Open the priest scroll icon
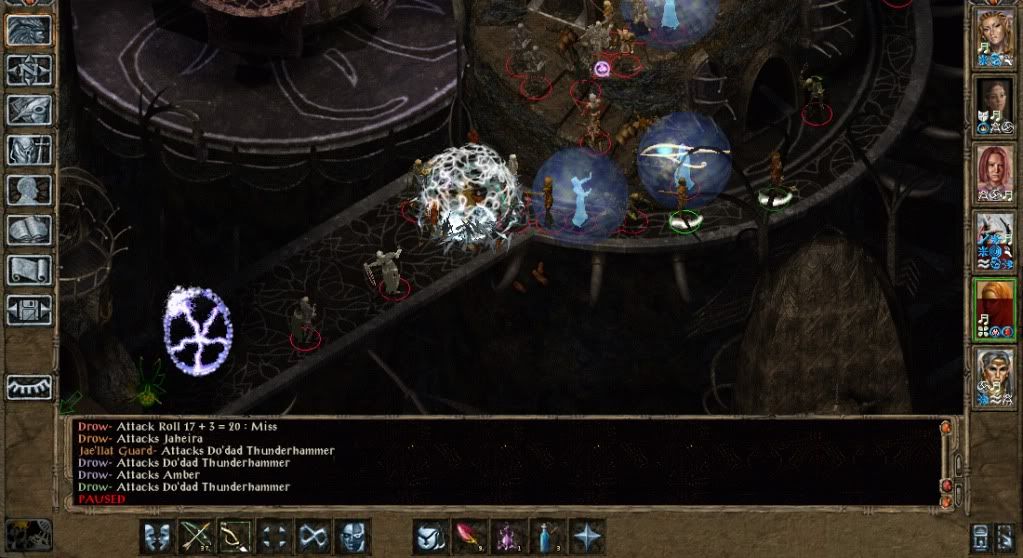 pyautogui.click(x=29, y=269)
